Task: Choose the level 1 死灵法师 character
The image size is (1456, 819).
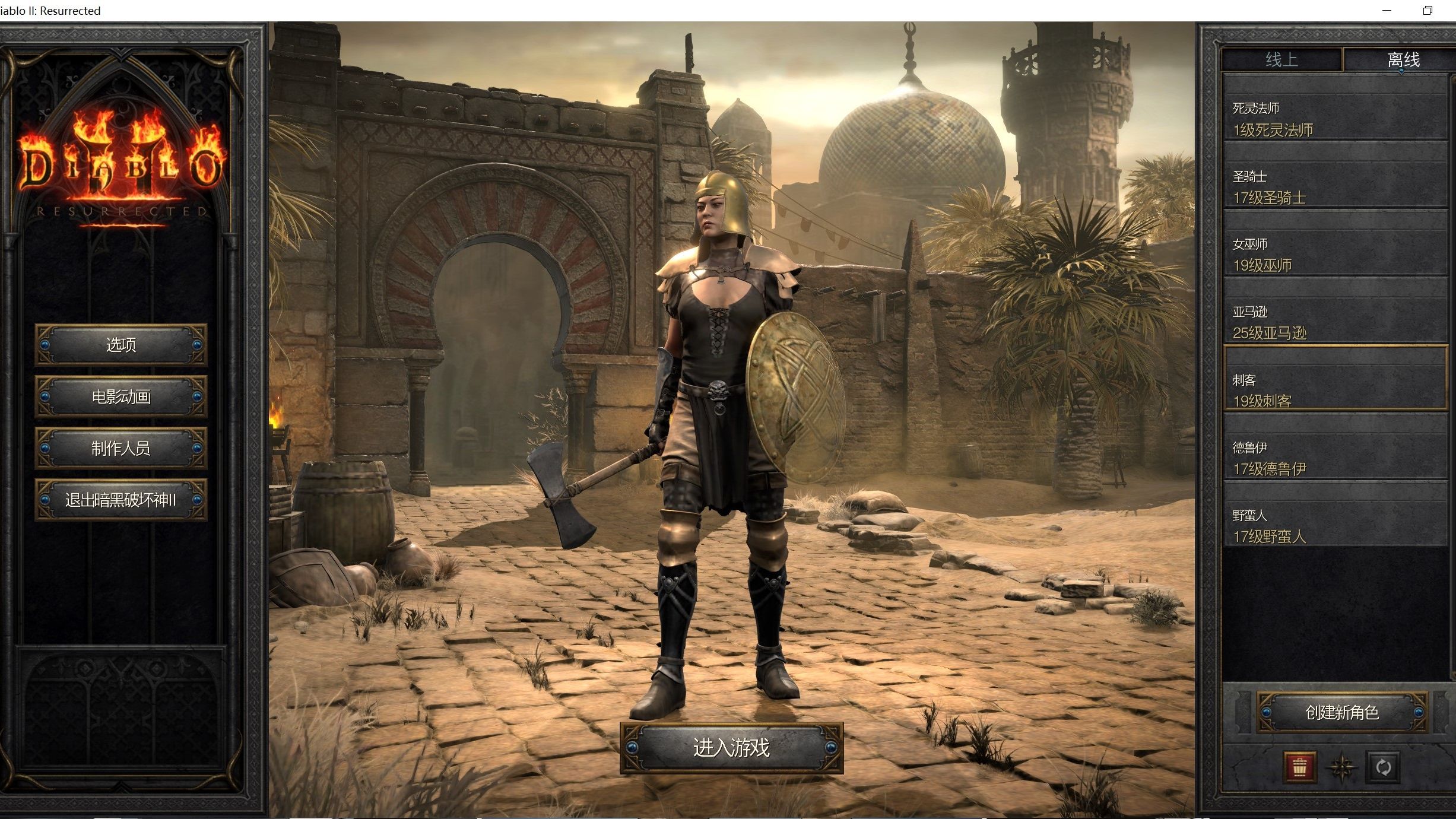Action: (x=1336, y=119)
